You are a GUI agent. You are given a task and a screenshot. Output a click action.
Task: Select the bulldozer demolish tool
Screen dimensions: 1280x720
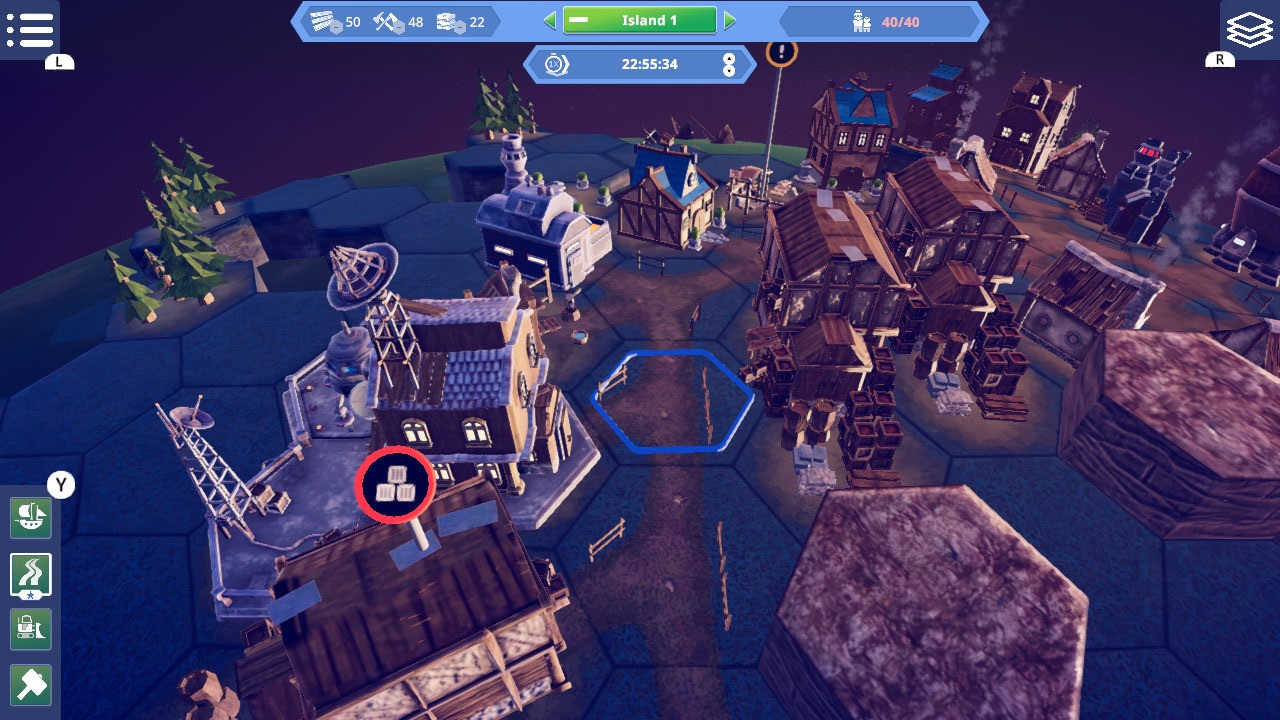[30, 628]
